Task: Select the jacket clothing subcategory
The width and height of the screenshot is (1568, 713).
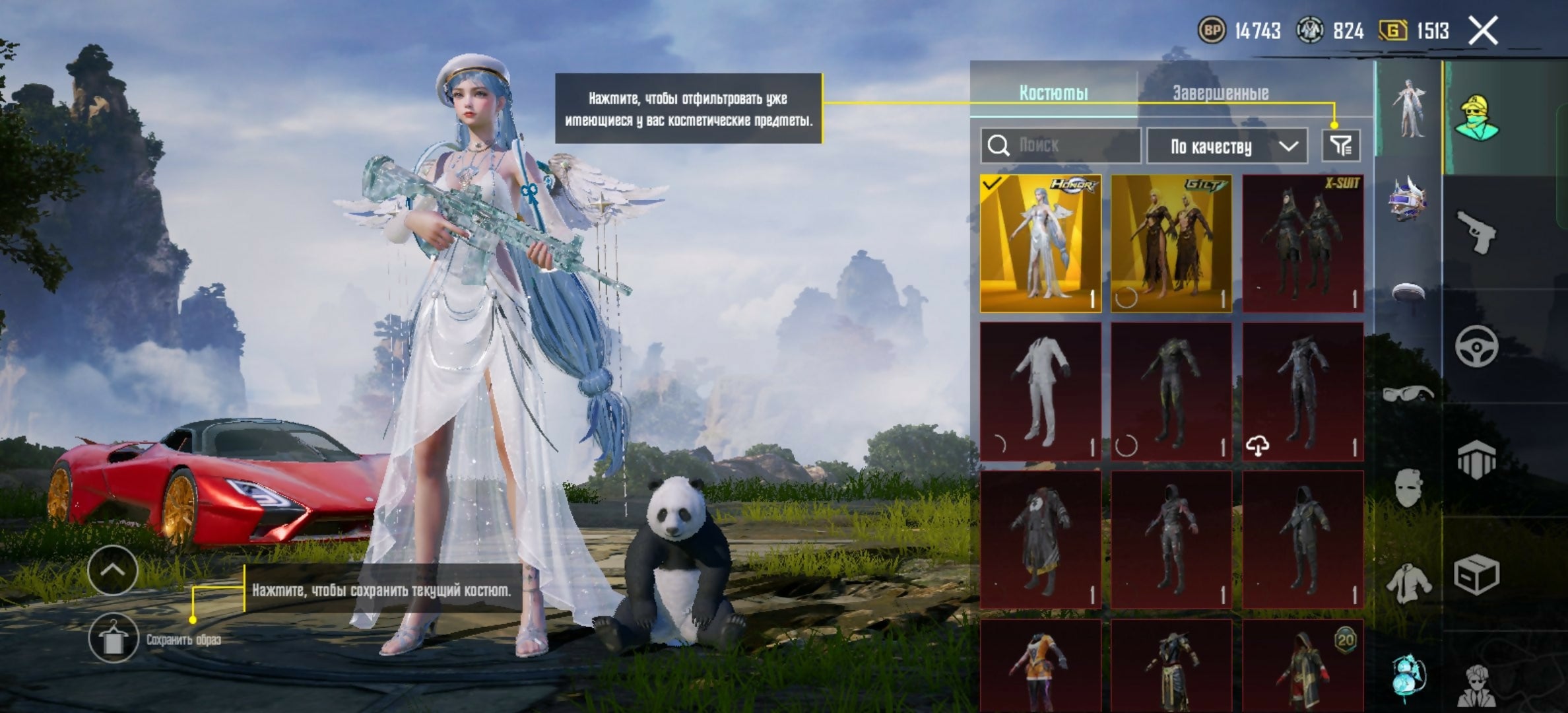Action: (x=1408, y=583)
